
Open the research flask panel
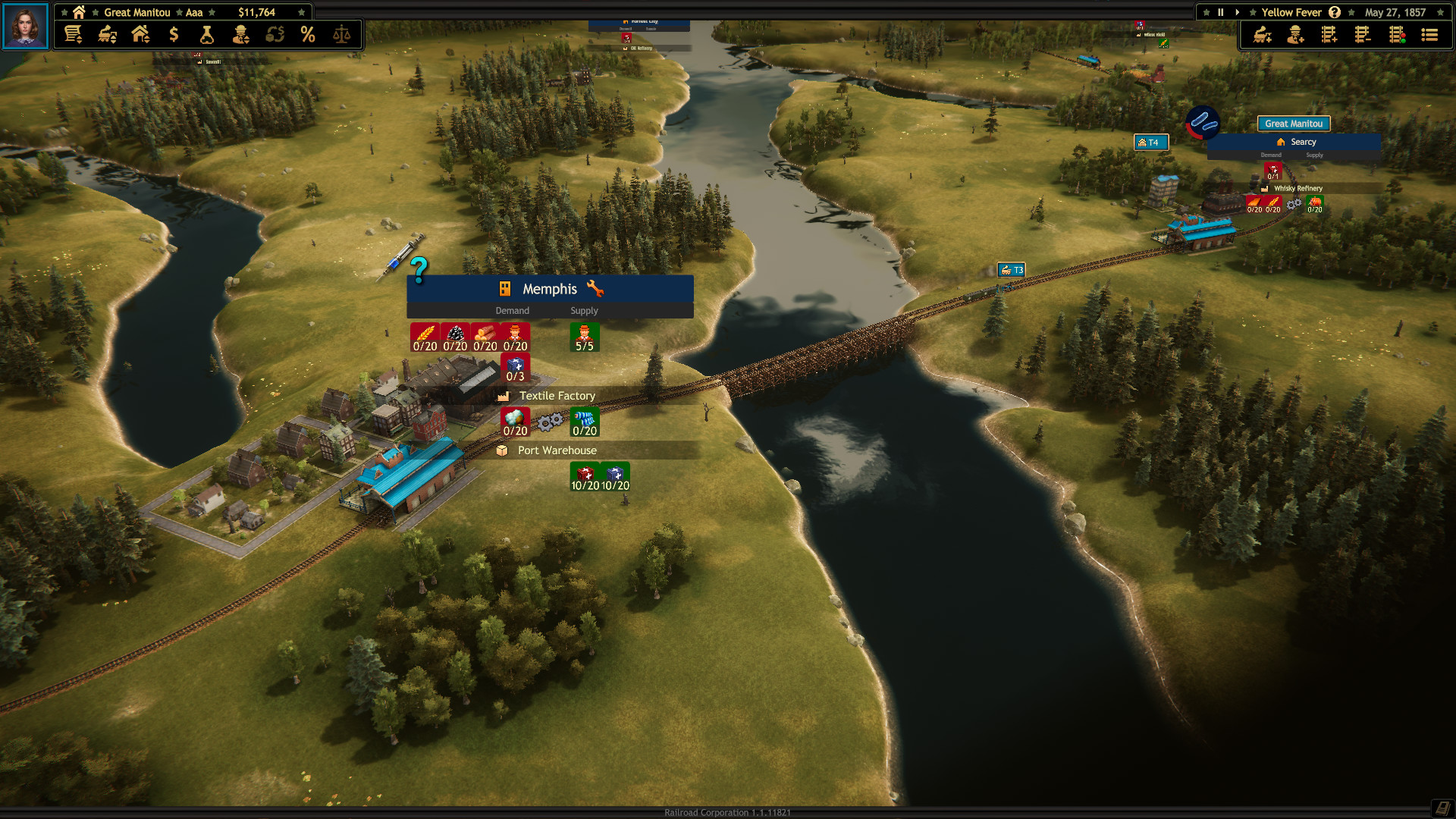(x=206, y=34)
